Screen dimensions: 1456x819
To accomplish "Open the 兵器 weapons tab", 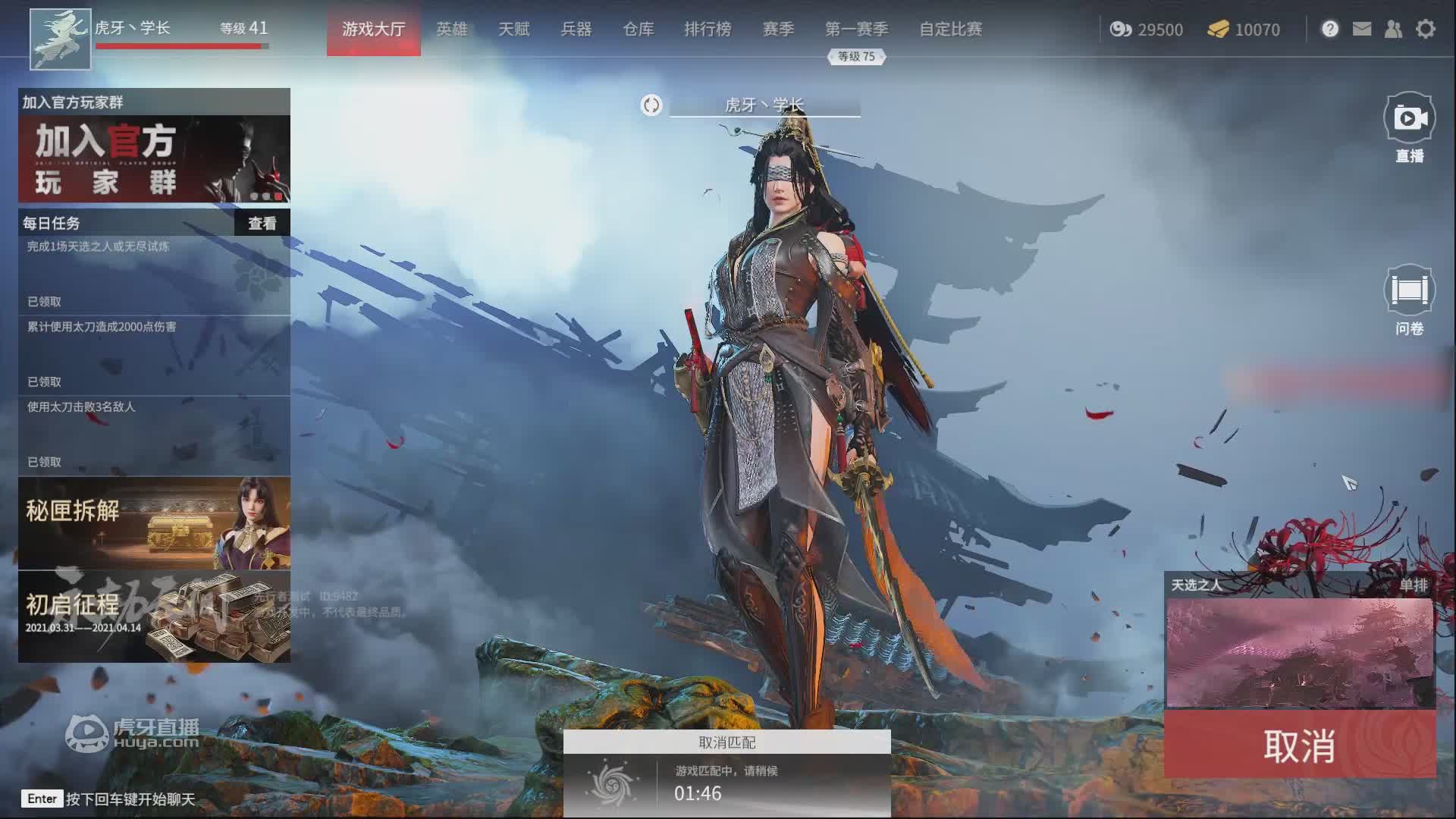I will (x=576, y=29).
